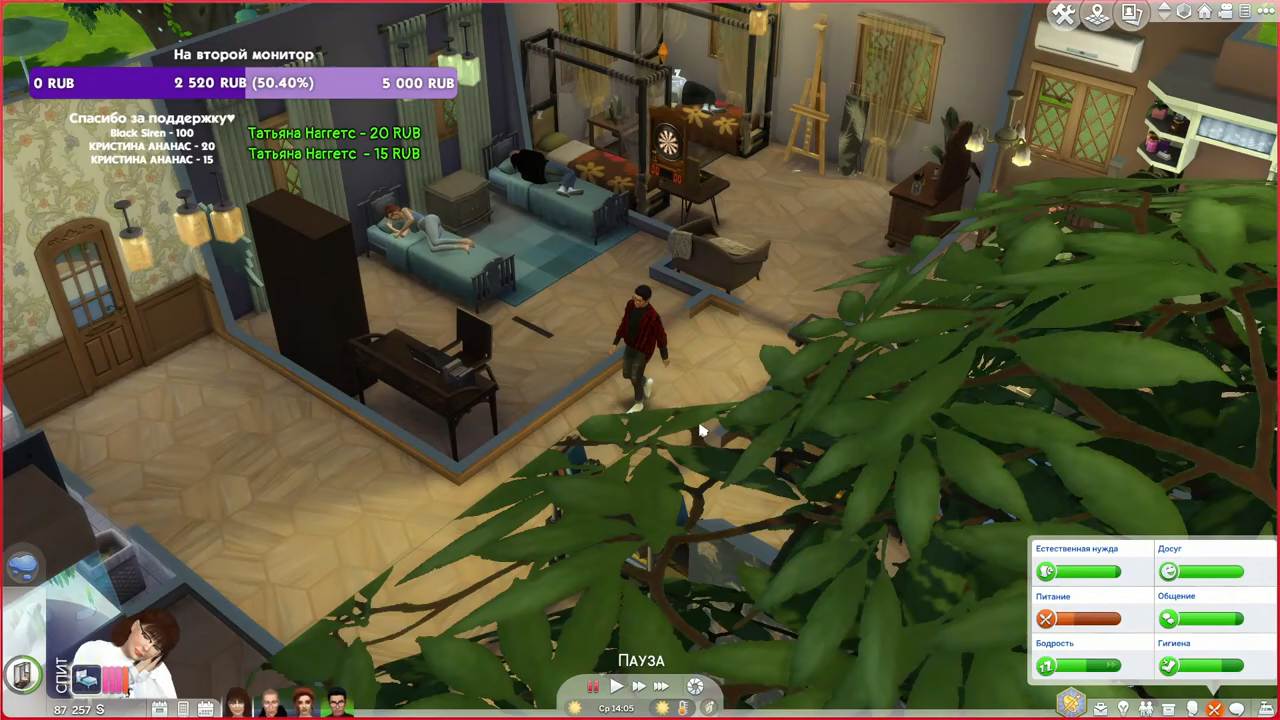The image size is (1280, 720).
Task: Open the map view button
Action: coord(1098,15)
